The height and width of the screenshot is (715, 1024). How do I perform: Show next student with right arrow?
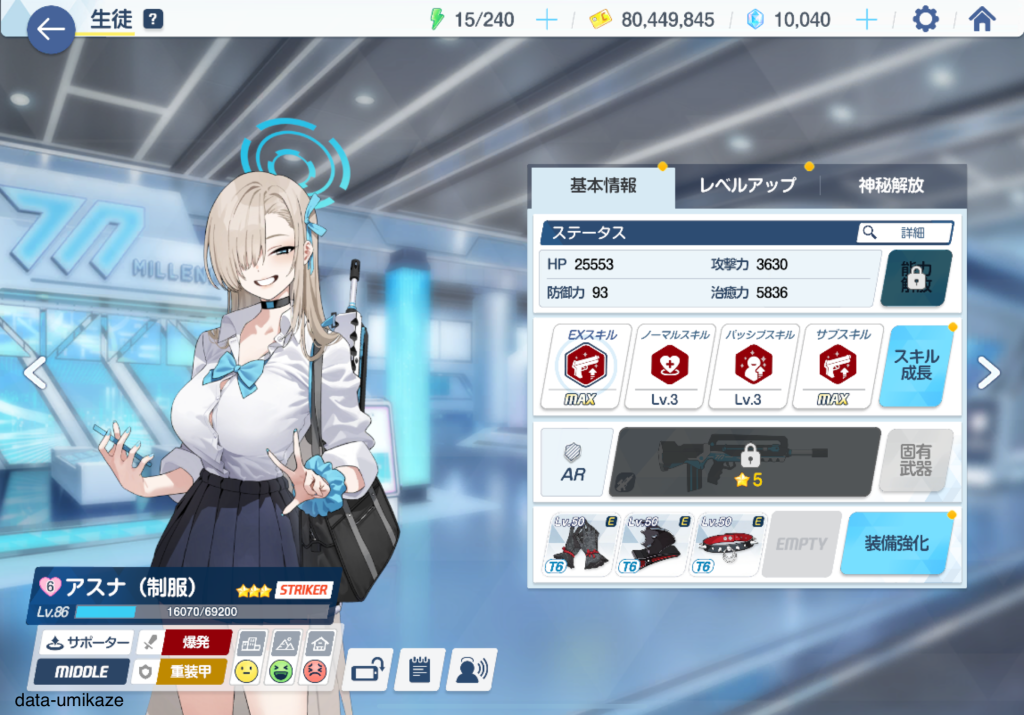click(x=988, y=373)
